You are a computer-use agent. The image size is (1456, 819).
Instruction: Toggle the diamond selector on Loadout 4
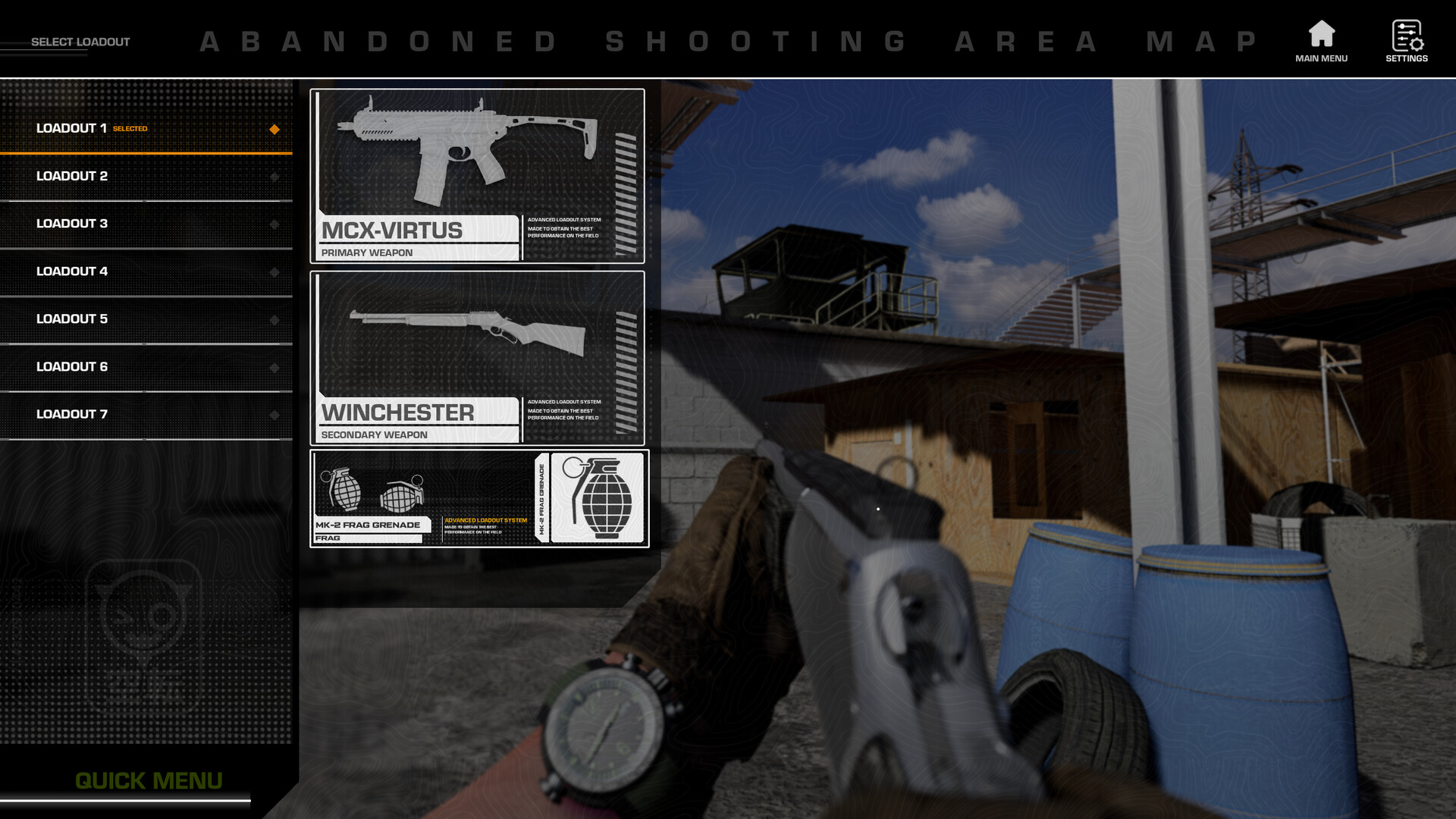(x=274, y=271)
